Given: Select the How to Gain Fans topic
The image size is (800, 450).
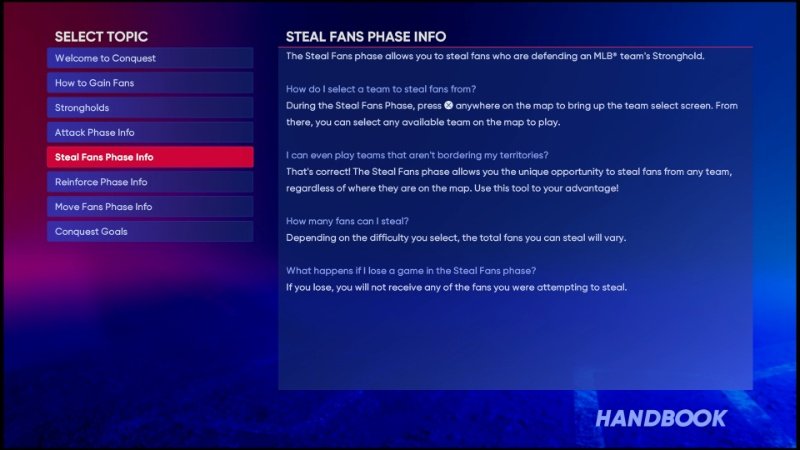Looking at the screenshot, I should pos(150,83).
